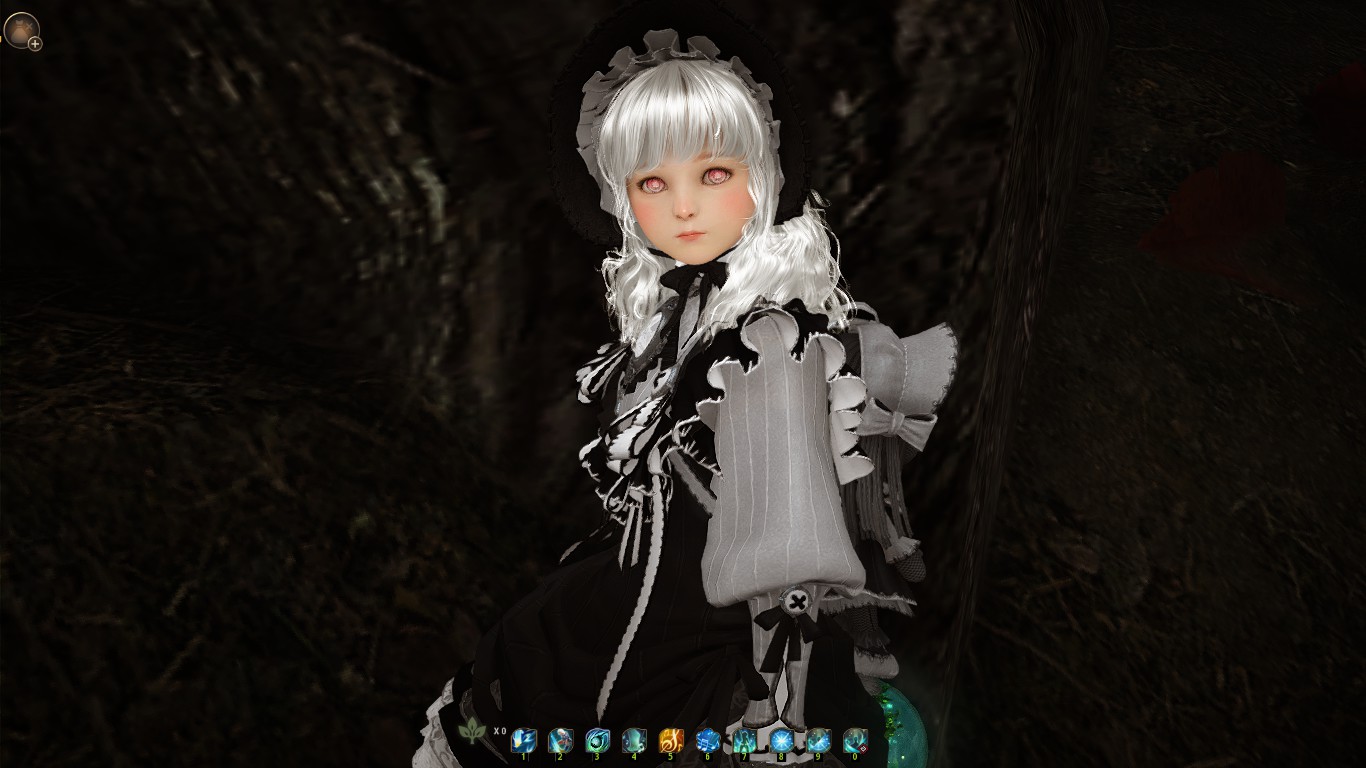This screenshot has height=768, width=1366.
Task: Cast the lightning bolt skill in slot 1
Action: click(524, 741)
